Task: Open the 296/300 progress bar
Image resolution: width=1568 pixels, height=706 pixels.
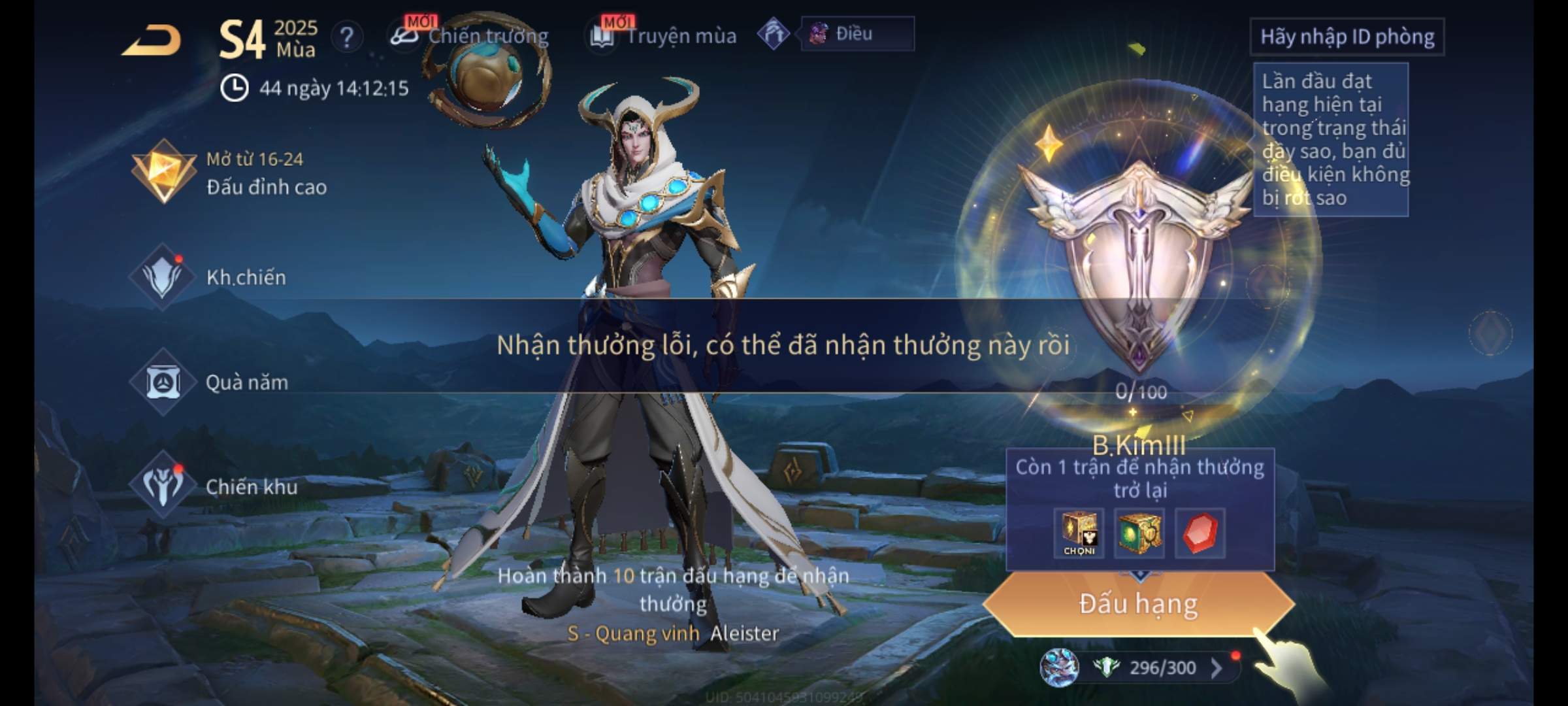Action: tap(1152, 667)
